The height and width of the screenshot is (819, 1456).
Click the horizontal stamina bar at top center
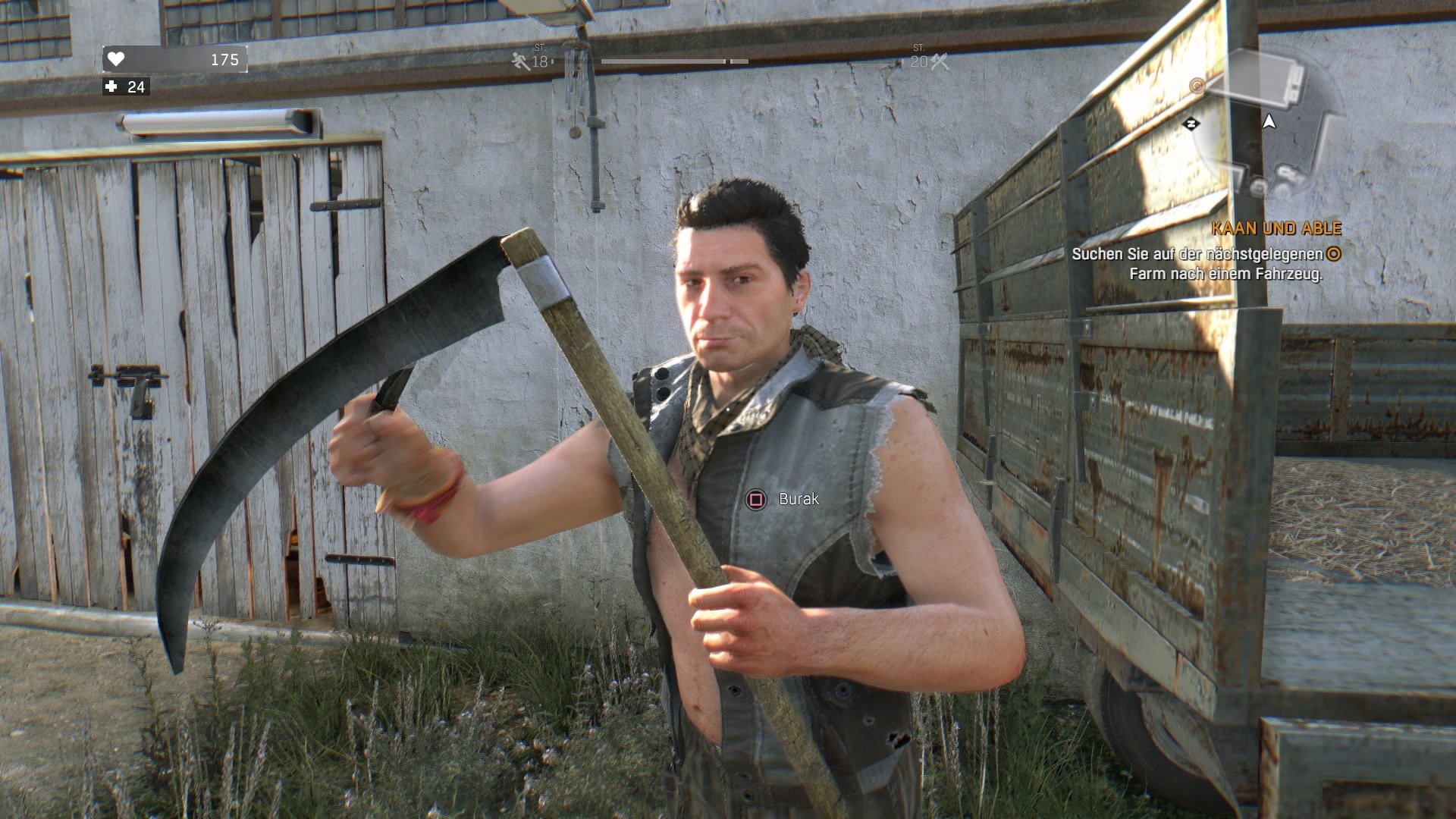click(x=675, y=61)
